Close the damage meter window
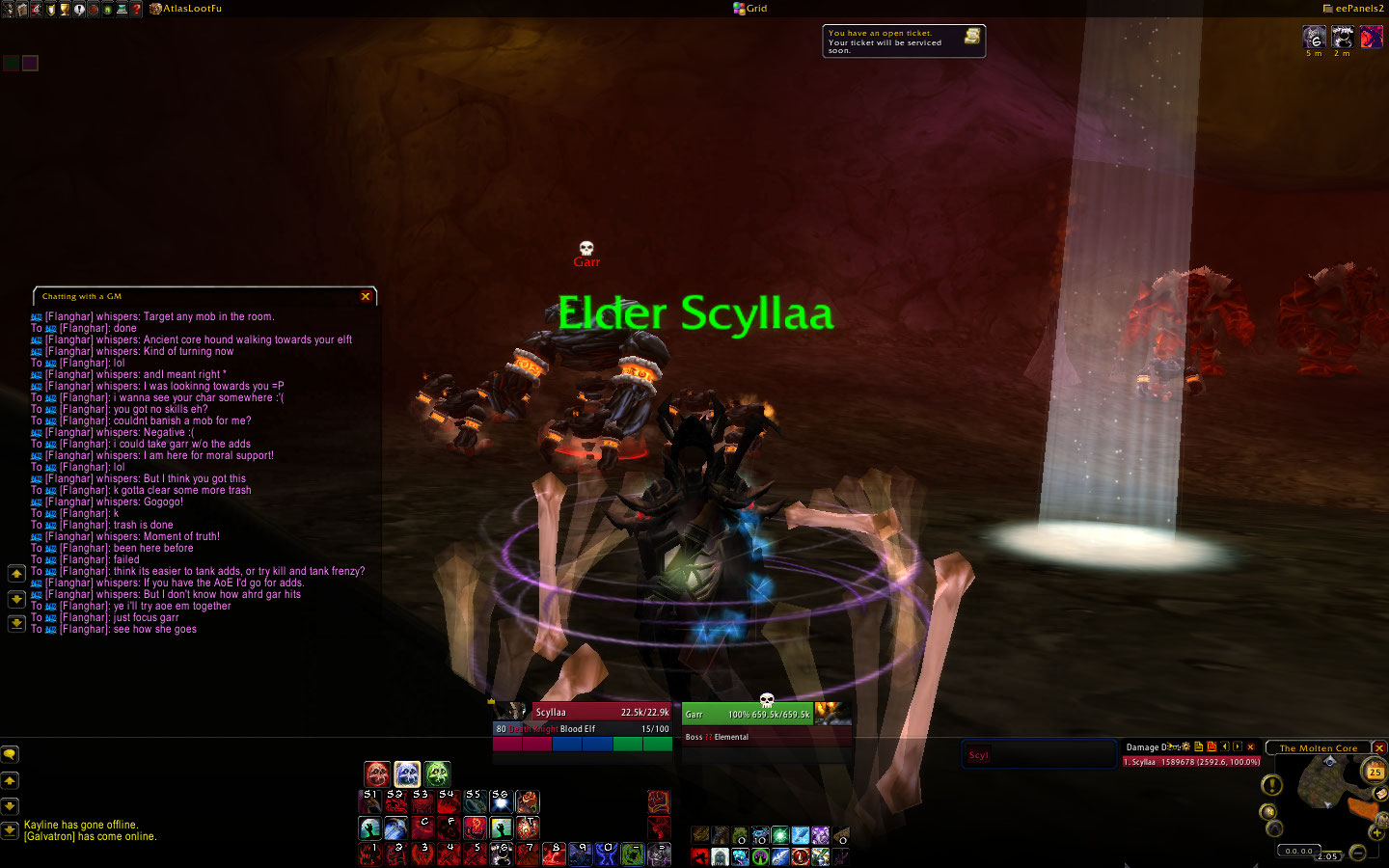The height and width of the screenshot is (868, 1389). [x=1251, y=746]
